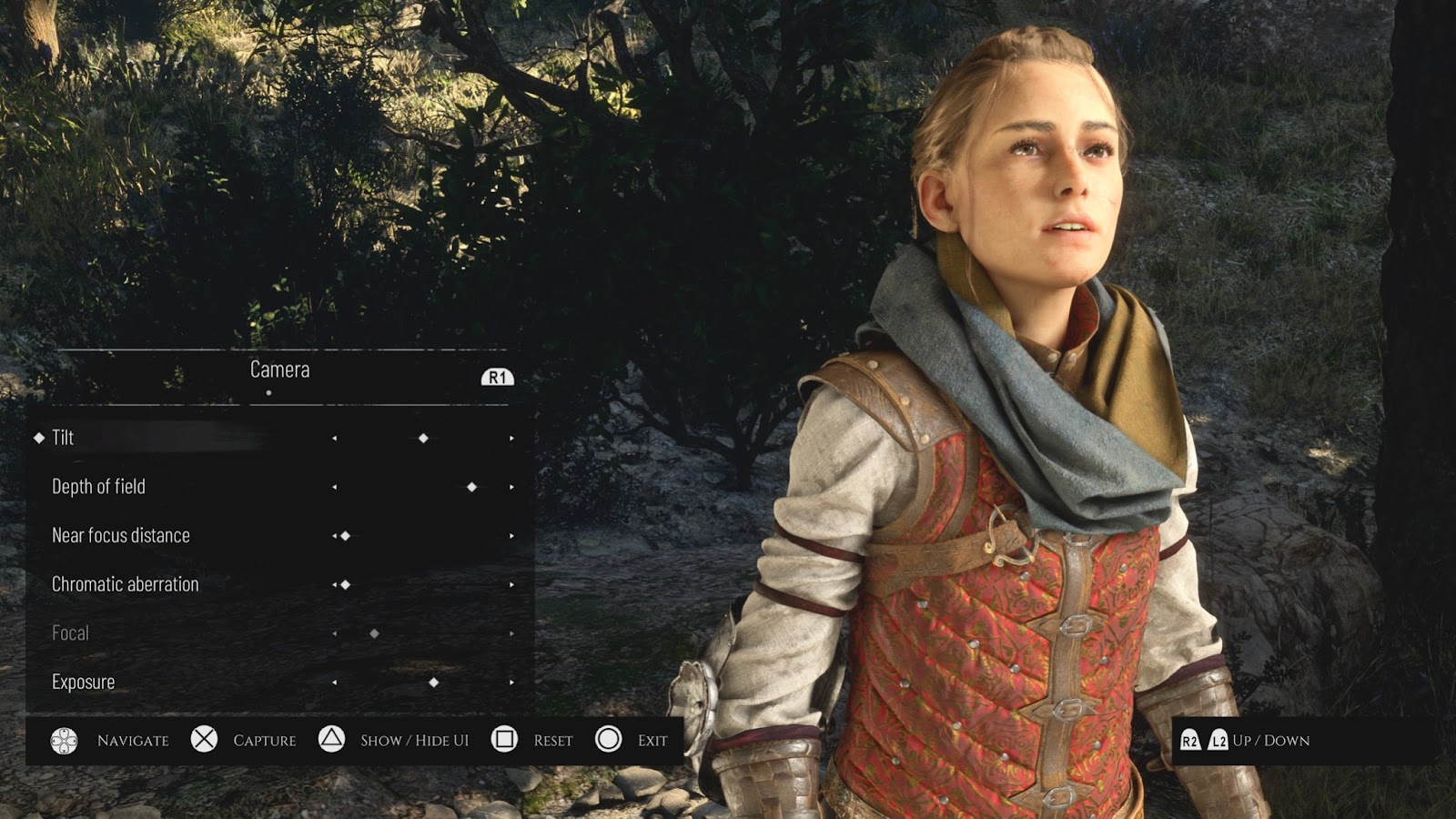Increase Chromatic aberration with right arrow
The height and width of the screenshot is (819, 1456).
pos(511,585)
